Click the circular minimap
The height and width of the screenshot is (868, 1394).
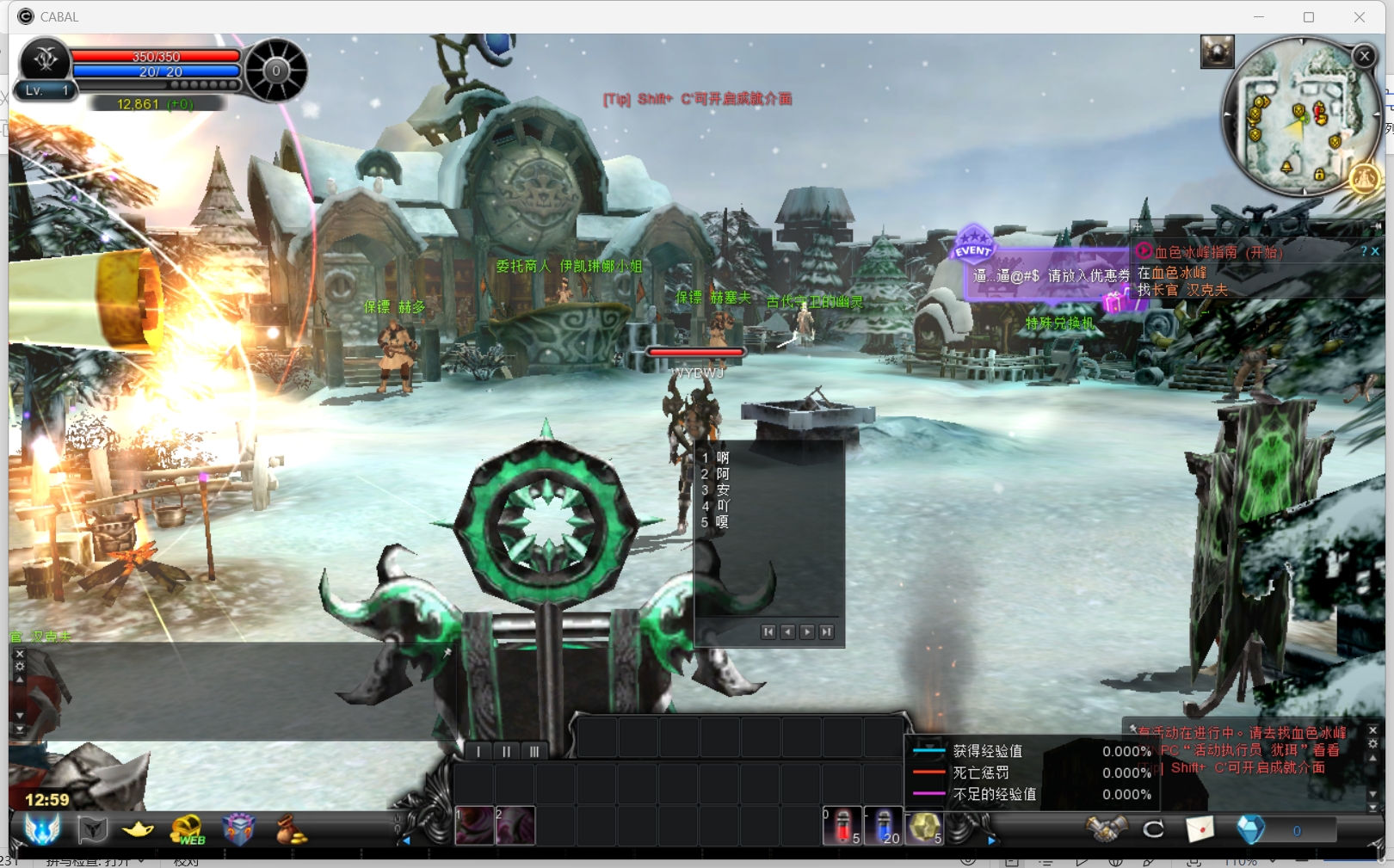click(1298, 116)
